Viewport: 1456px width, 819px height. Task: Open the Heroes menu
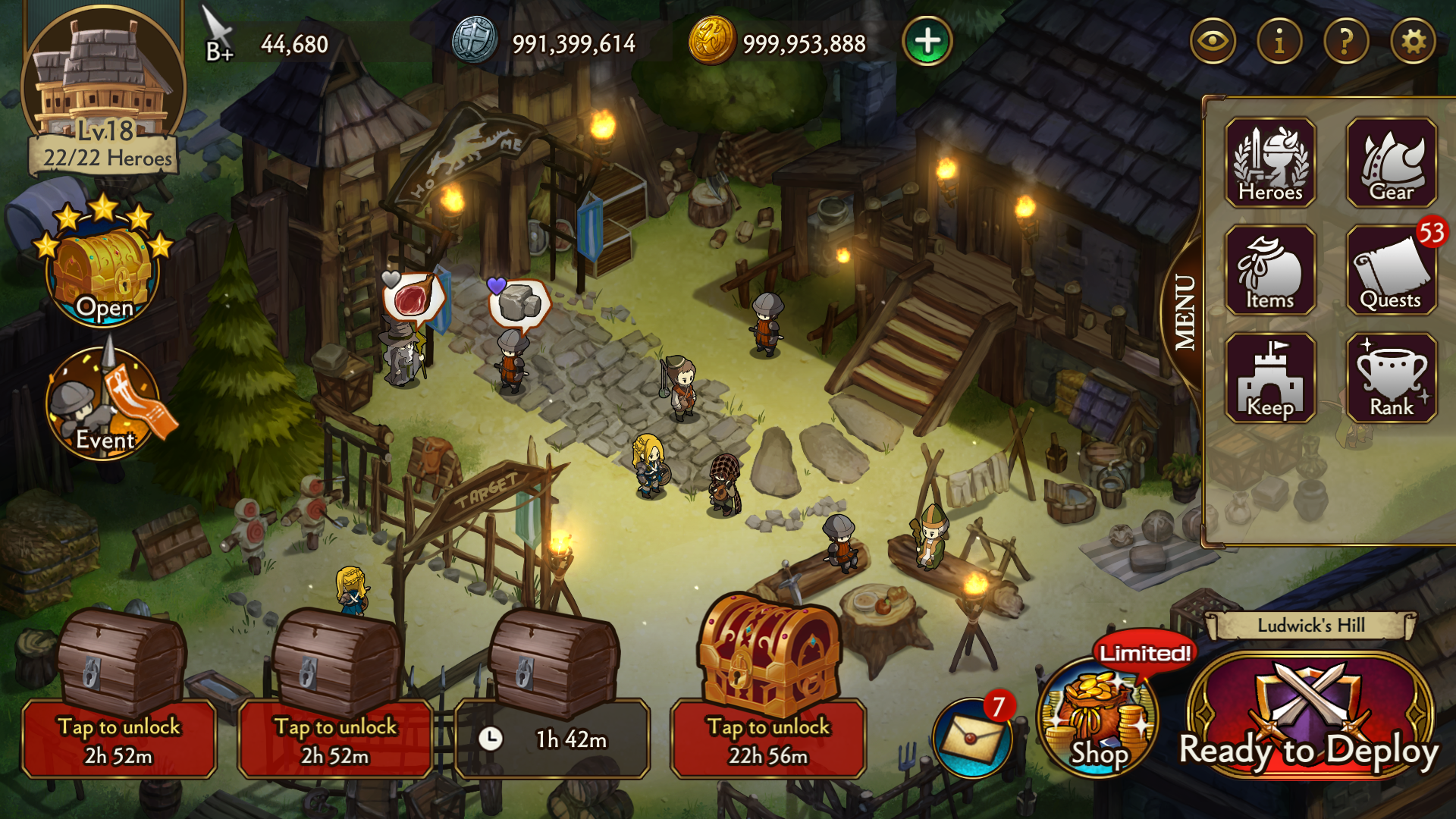(x=1270, y=162)
